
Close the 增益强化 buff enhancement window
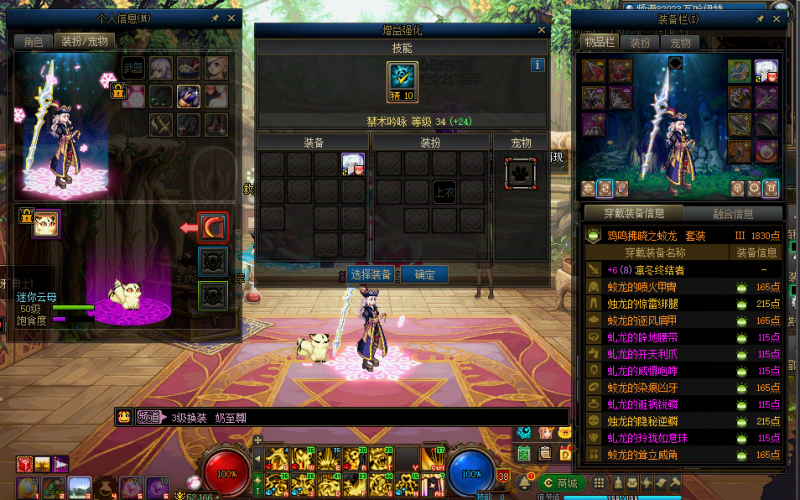[543, 31]
